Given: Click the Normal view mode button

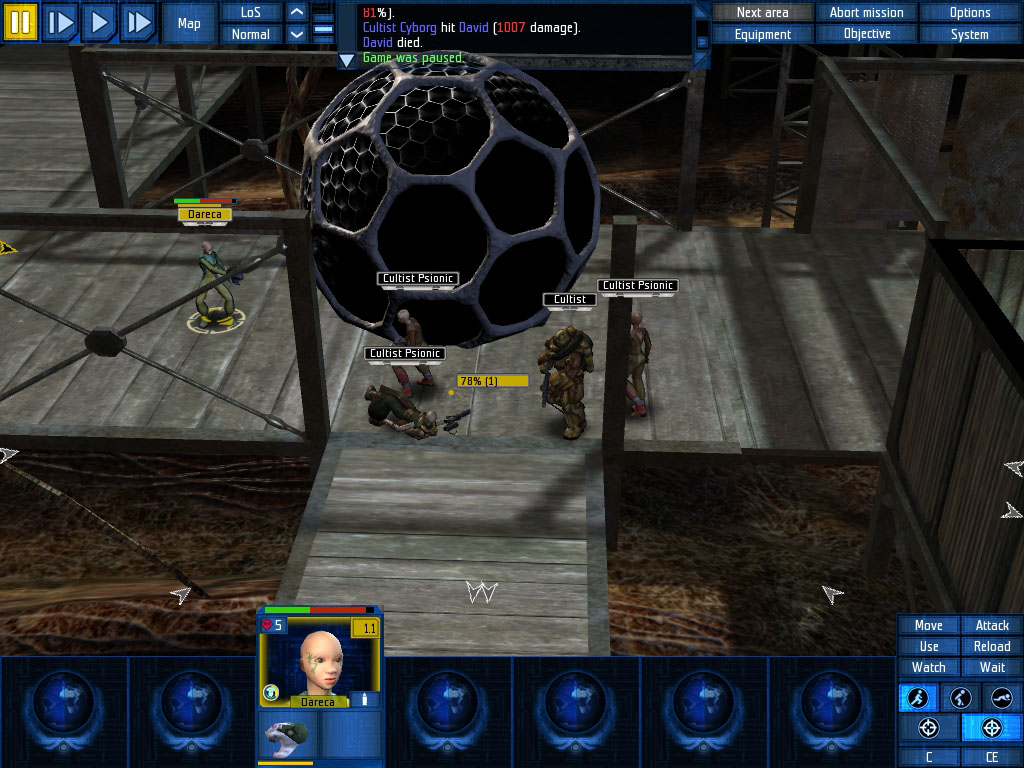Looking at the screenshot, I should click(251, 34).
